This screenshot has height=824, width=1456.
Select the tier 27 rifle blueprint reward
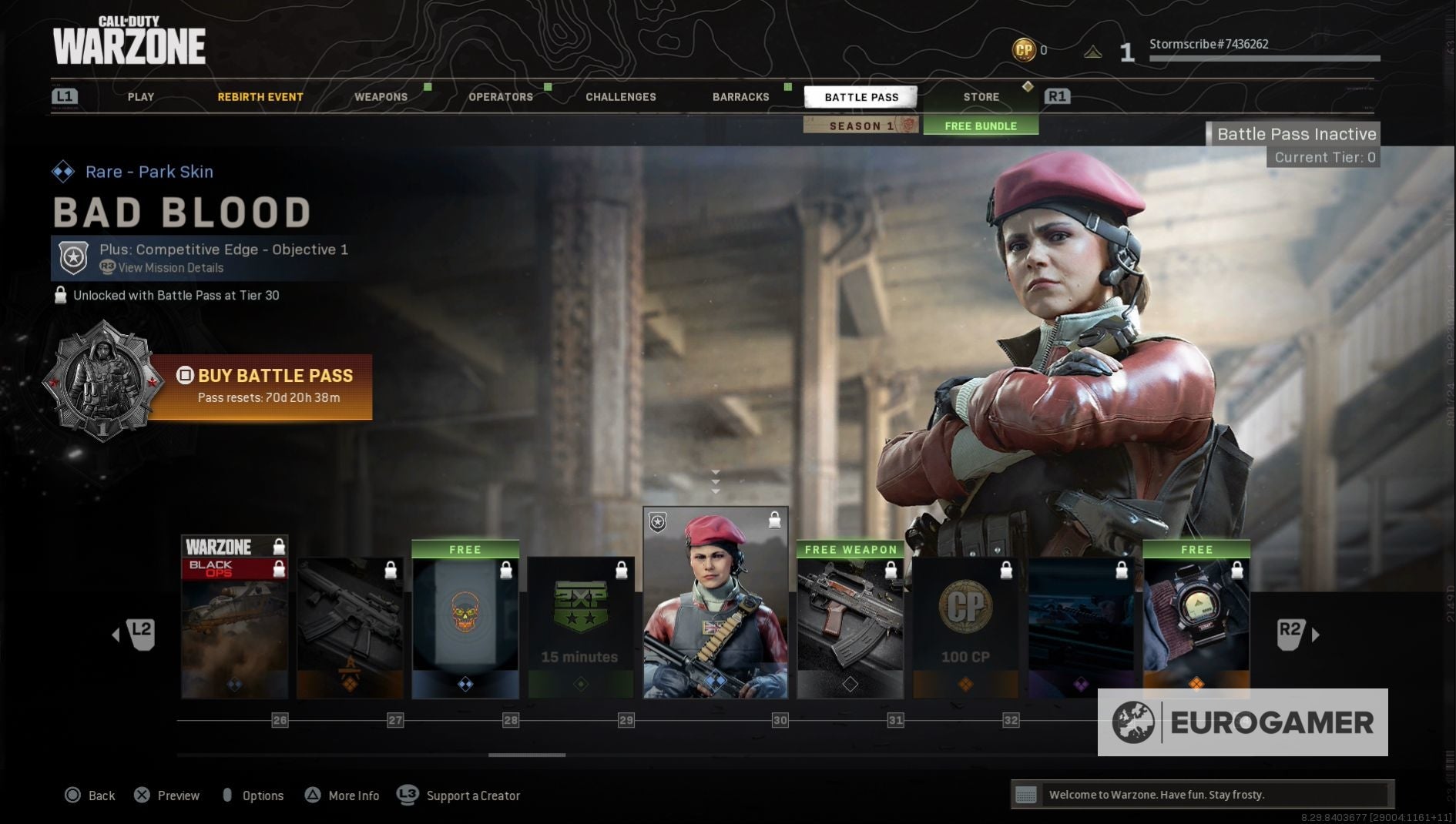pyautogui.click(x=350, y=628)
